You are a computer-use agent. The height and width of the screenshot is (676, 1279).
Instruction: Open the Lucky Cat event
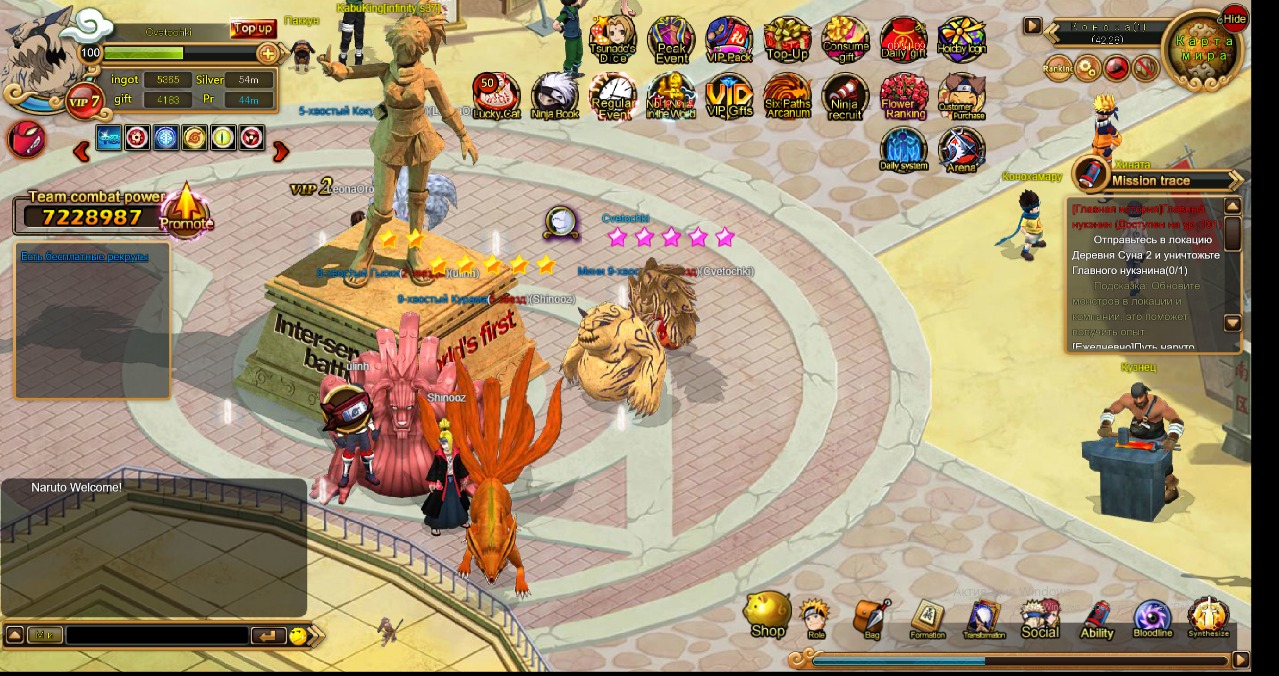click(496, 96)
